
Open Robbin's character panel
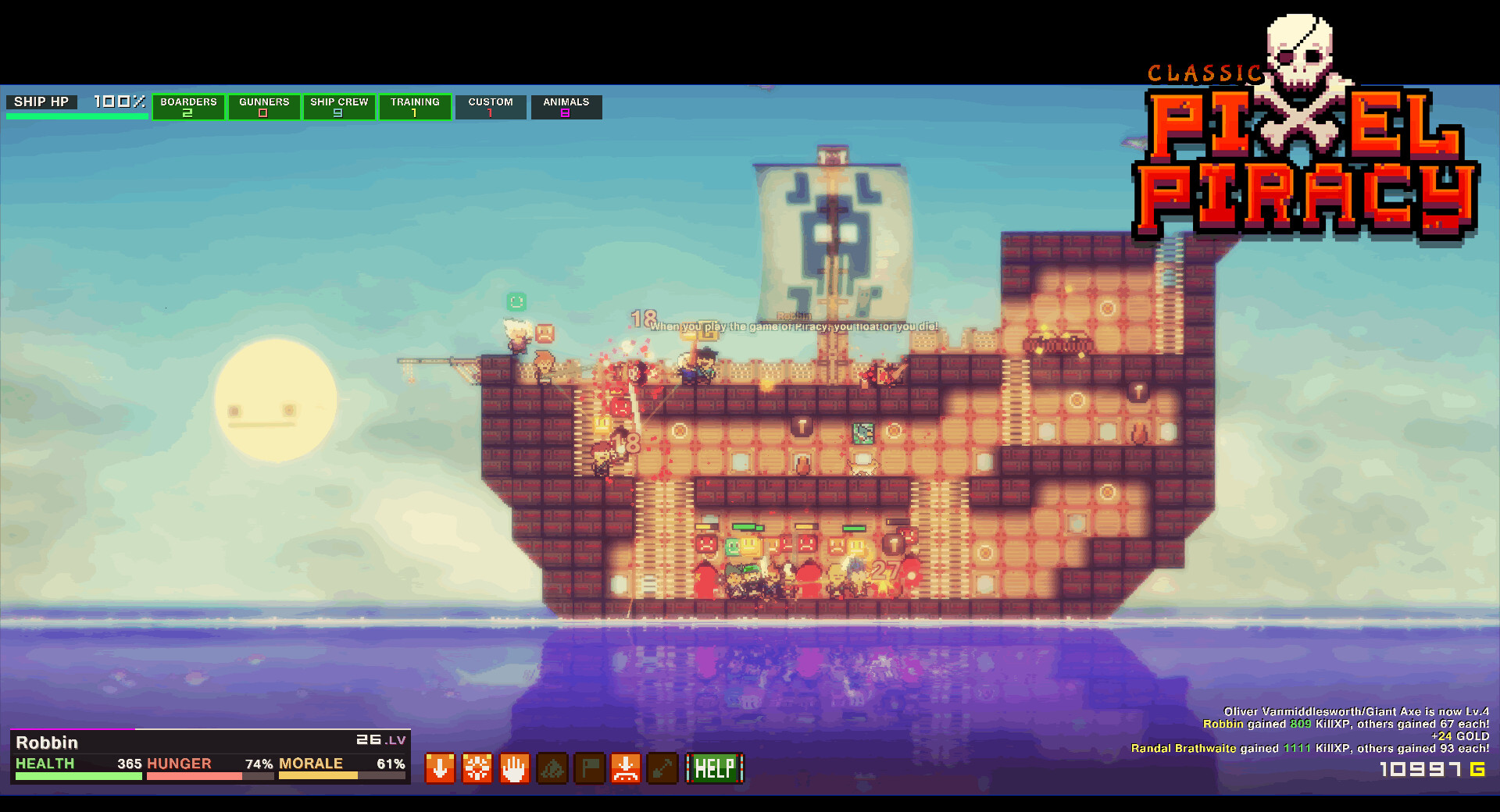pyautogui.click(x=48, y=743)
